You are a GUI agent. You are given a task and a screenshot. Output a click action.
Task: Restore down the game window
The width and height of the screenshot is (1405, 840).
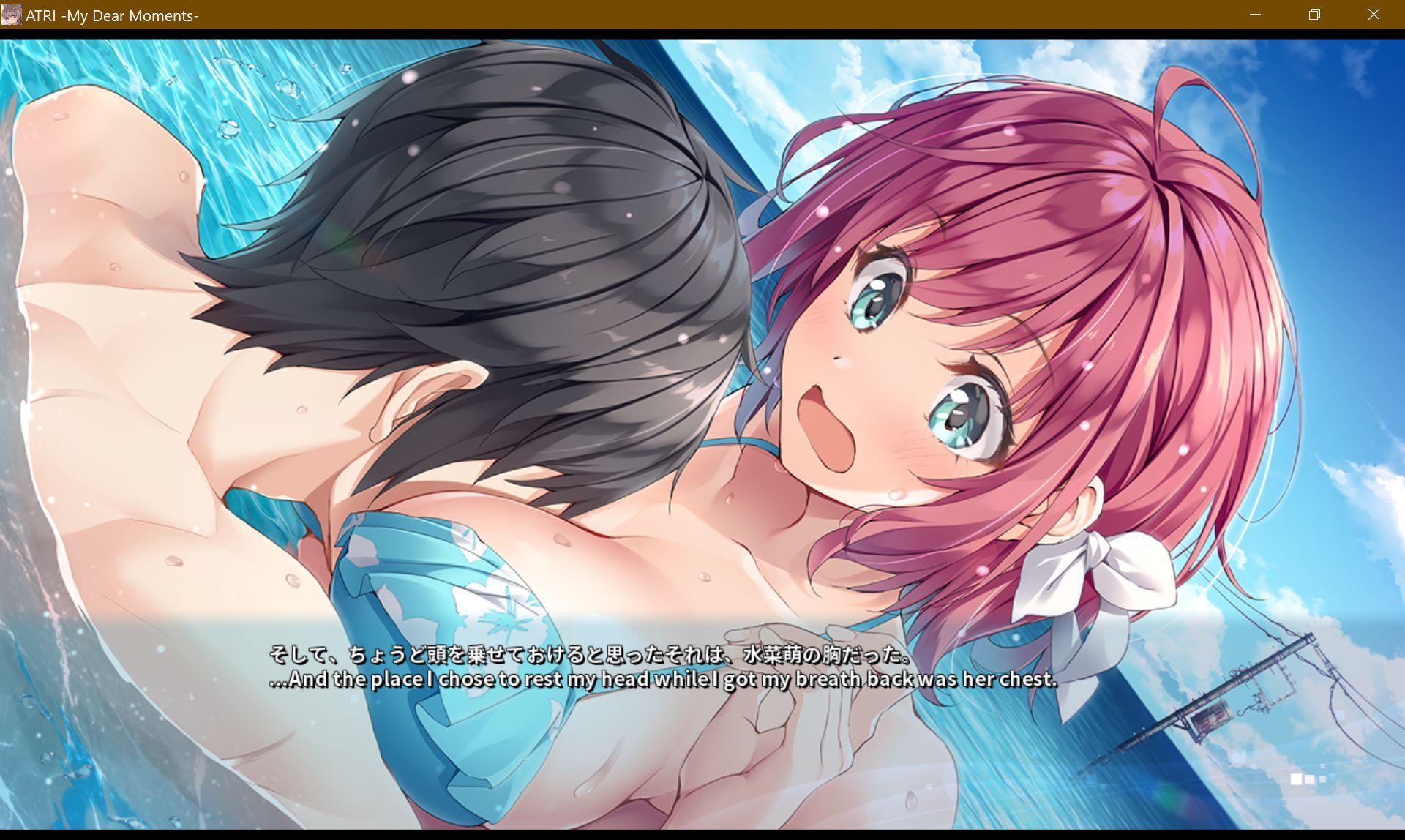pos(1314,15)
